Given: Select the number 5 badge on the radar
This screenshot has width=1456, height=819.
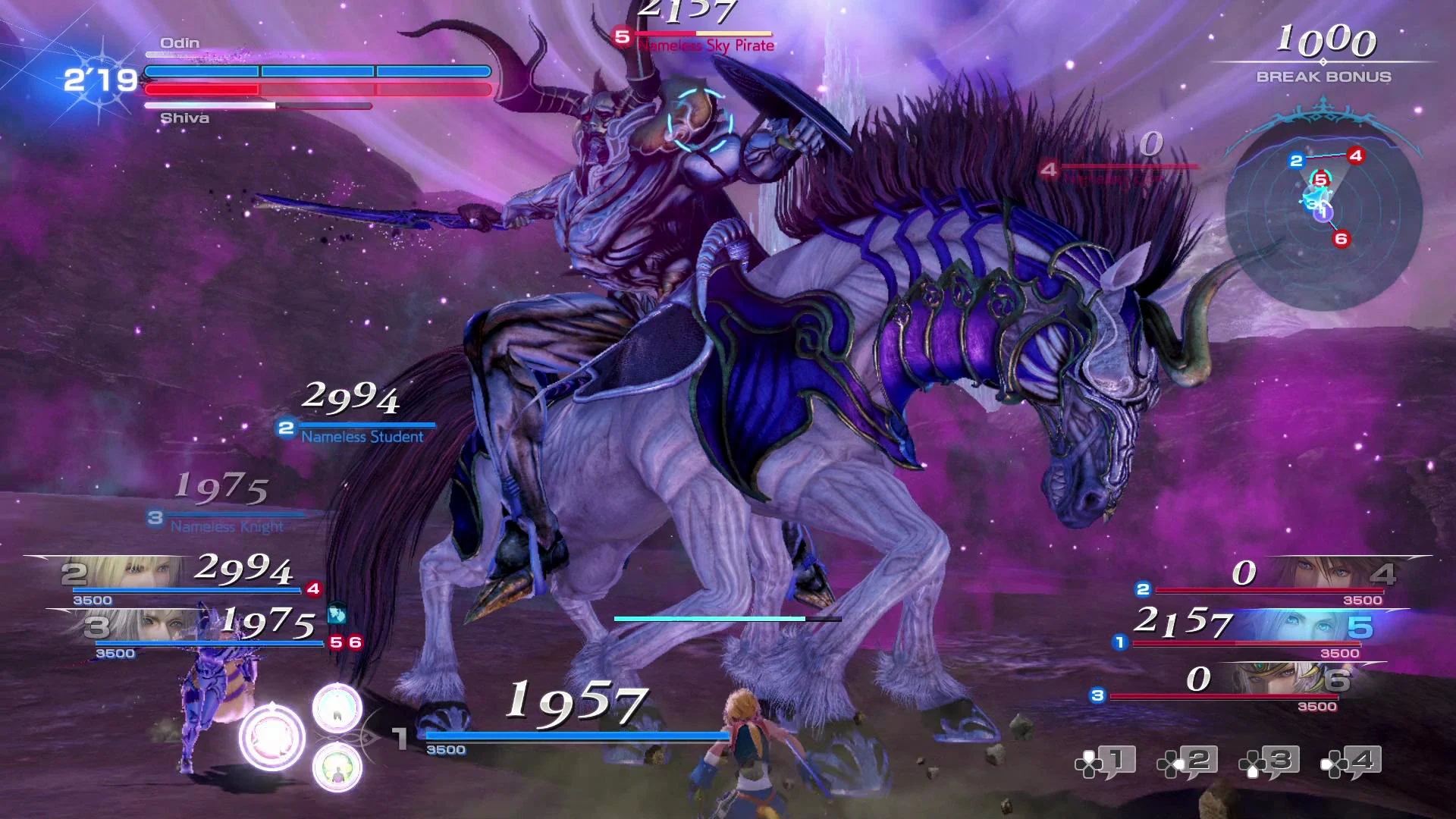Looking at the screenshot, I should pyautogui.click(x=1321, y=180).
